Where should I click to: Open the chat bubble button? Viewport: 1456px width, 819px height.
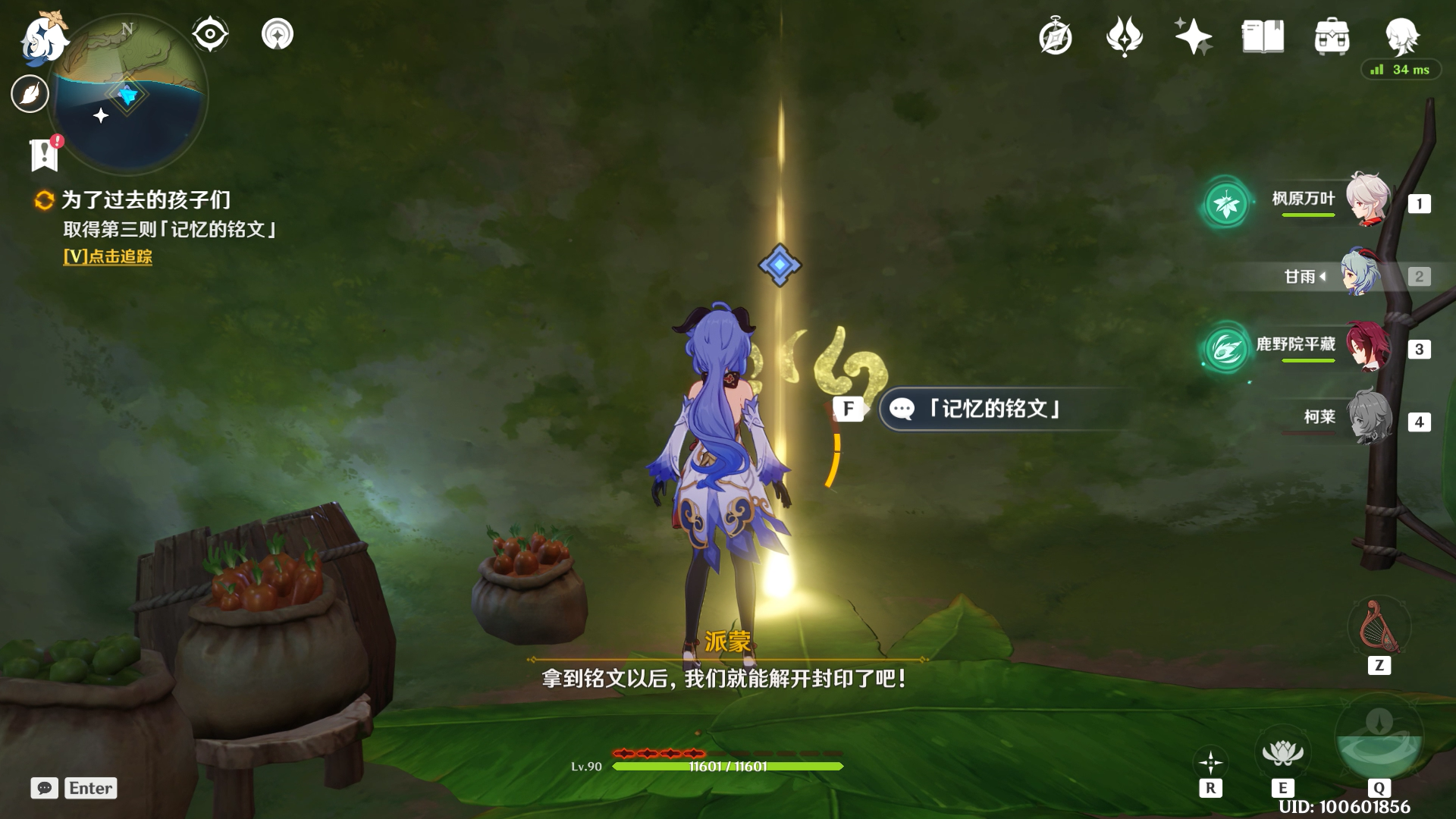coord(45,789)
